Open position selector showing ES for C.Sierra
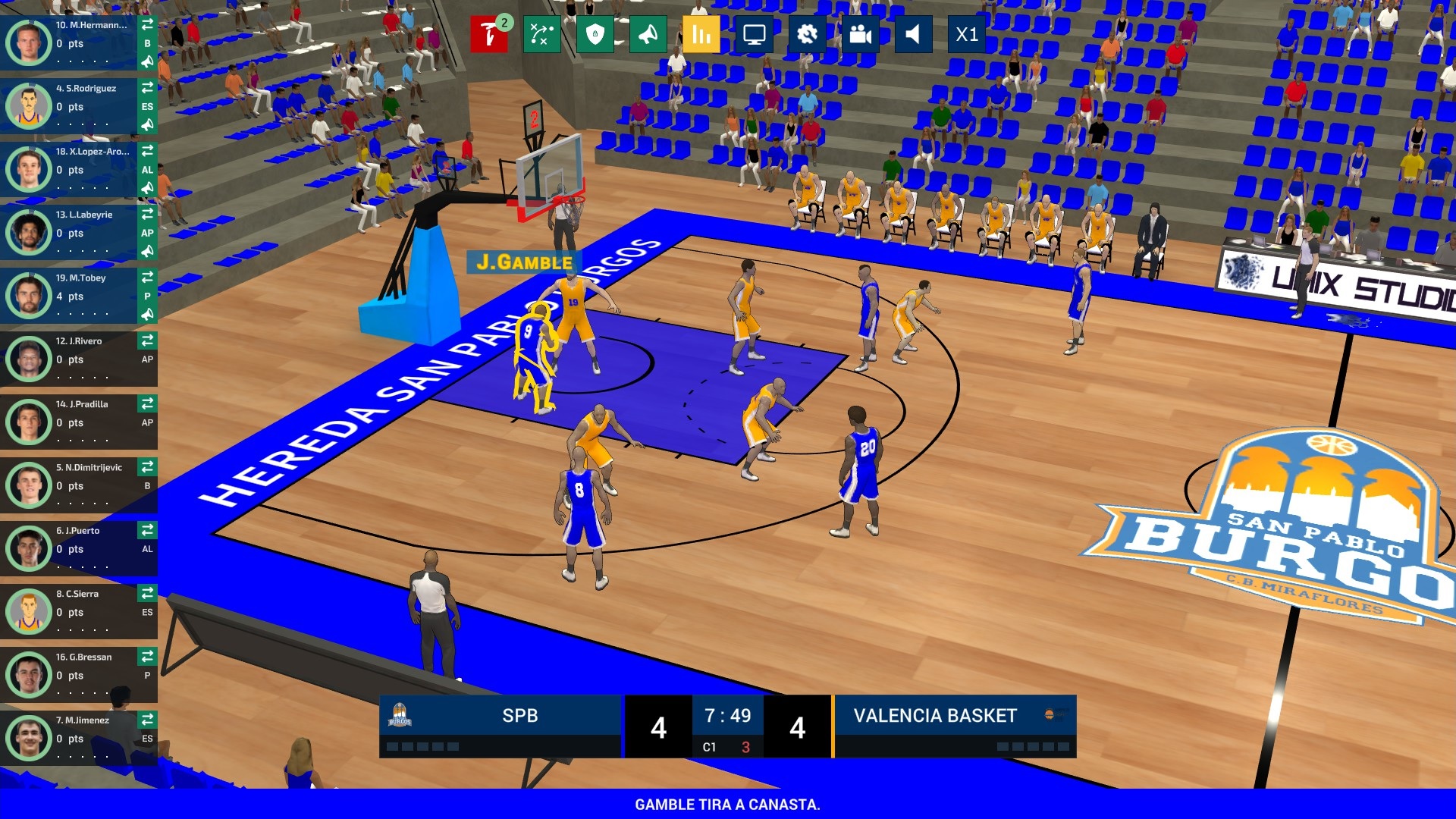 click(x=149, y=613)
